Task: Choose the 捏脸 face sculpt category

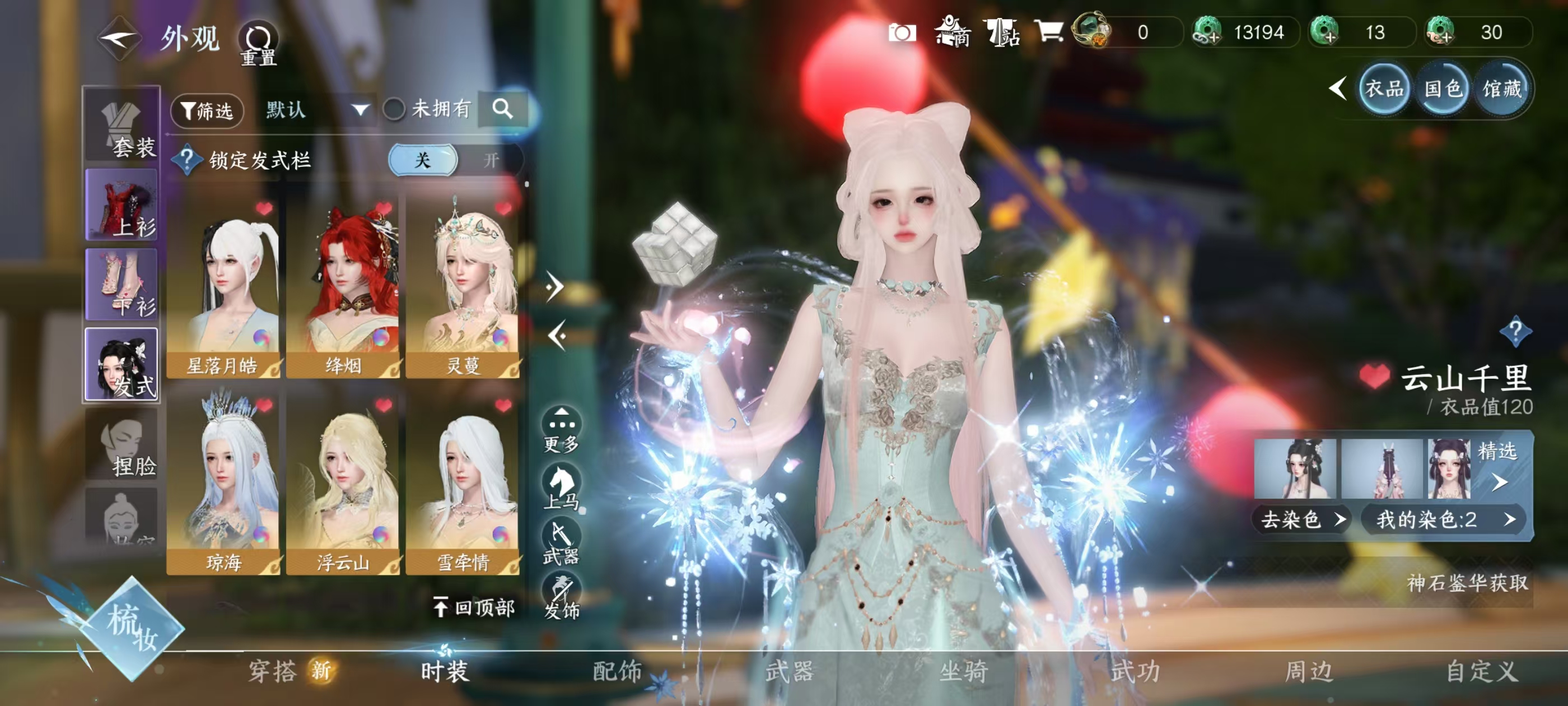Action: (x=122, y=444)
